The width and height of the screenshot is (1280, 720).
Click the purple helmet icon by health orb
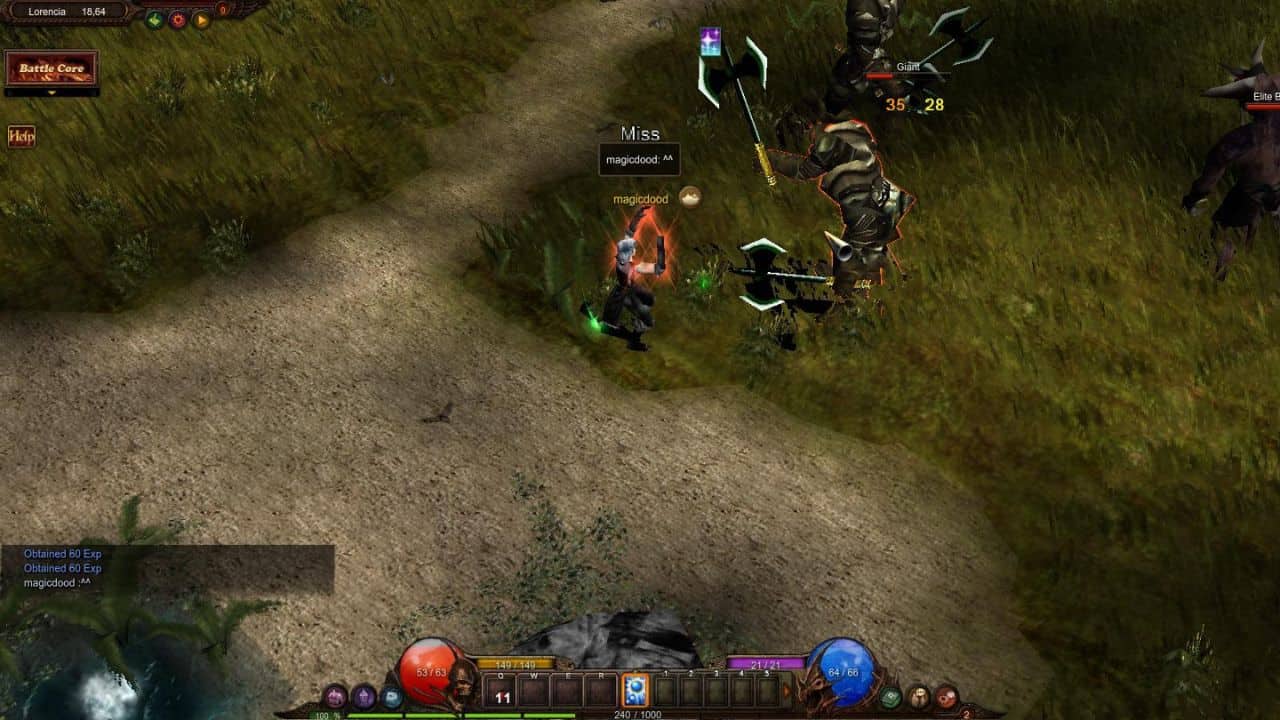click(x=335, y=696)
